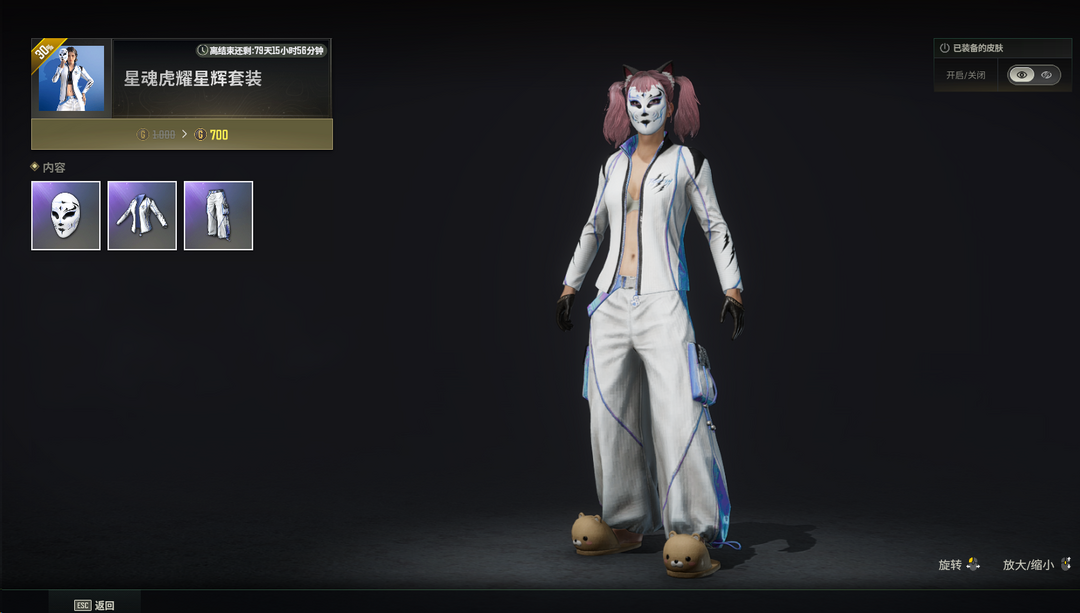
Task: Select the white pants item tile
Action: [218, 215]
